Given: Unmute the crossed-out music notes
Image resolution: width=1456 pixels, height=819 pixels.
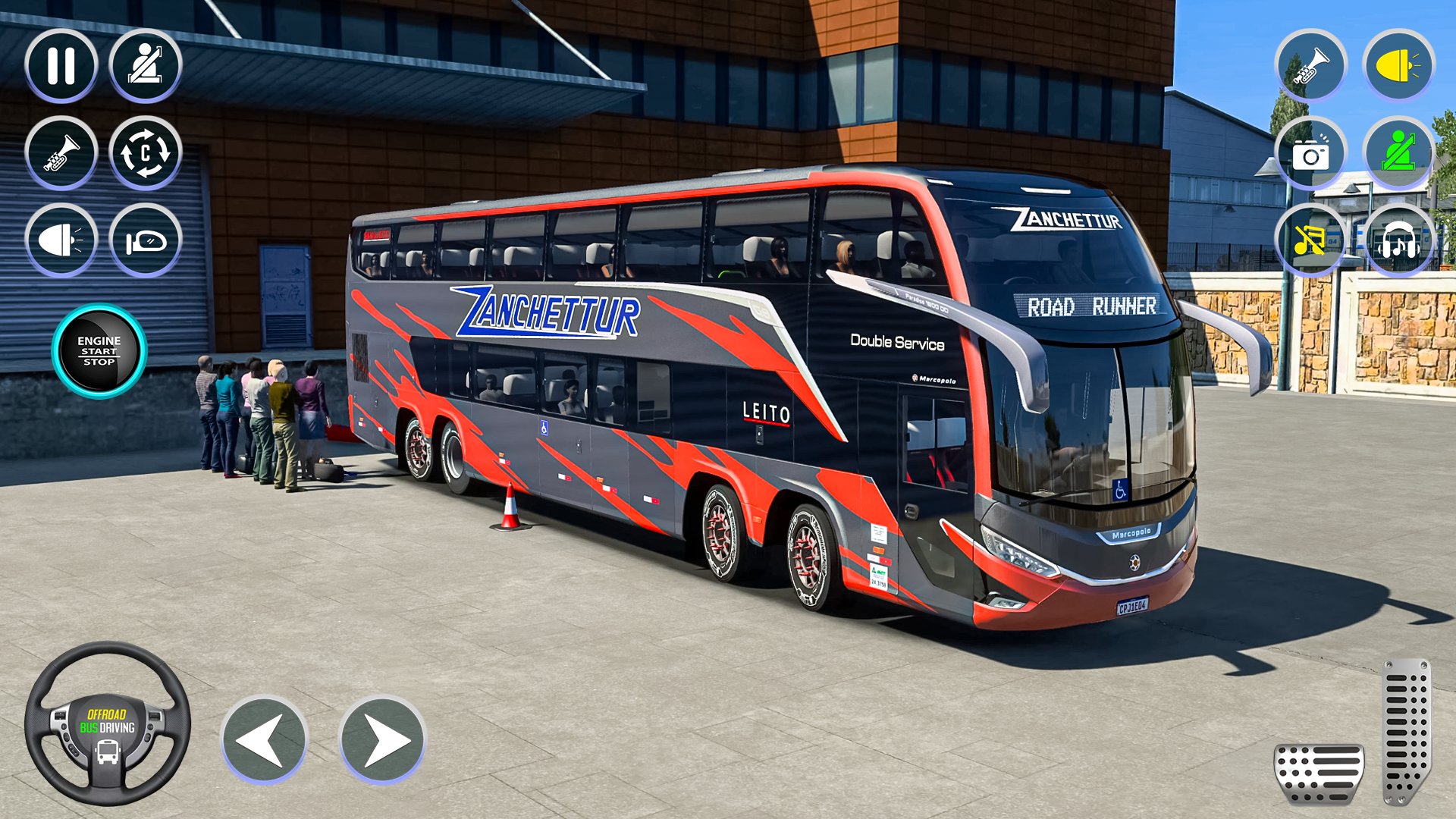Looking at the screenshot, I should click(1313, 239).
